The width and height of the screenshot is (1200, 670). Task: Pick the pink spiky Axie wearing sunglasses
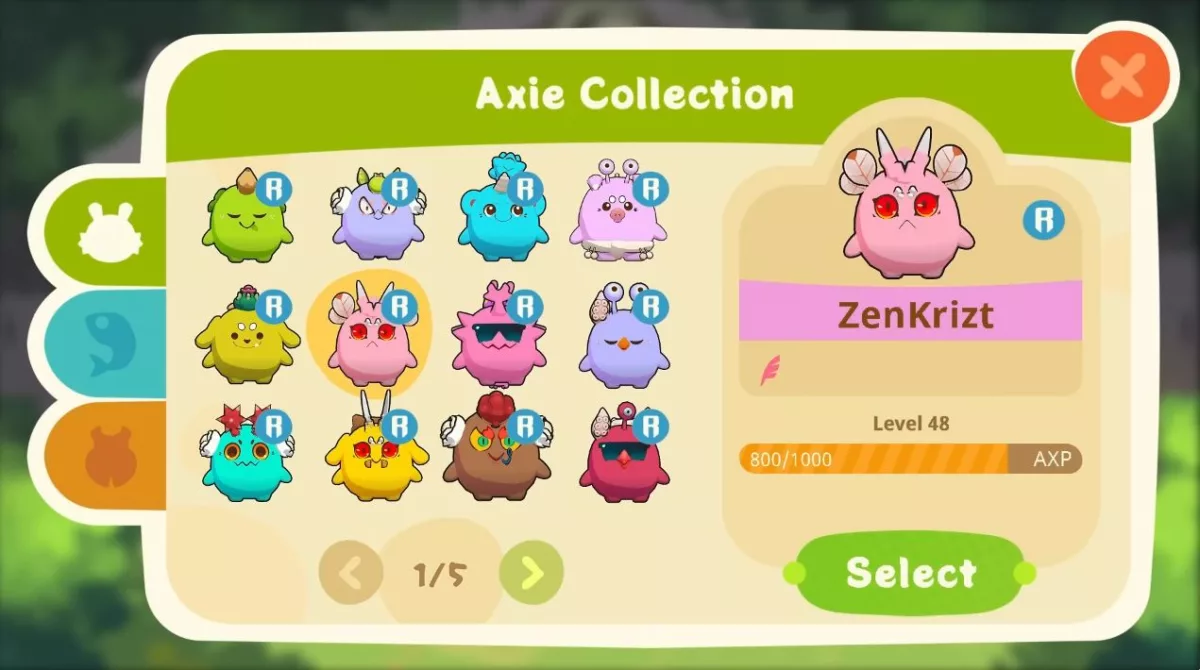coord(497,338)
